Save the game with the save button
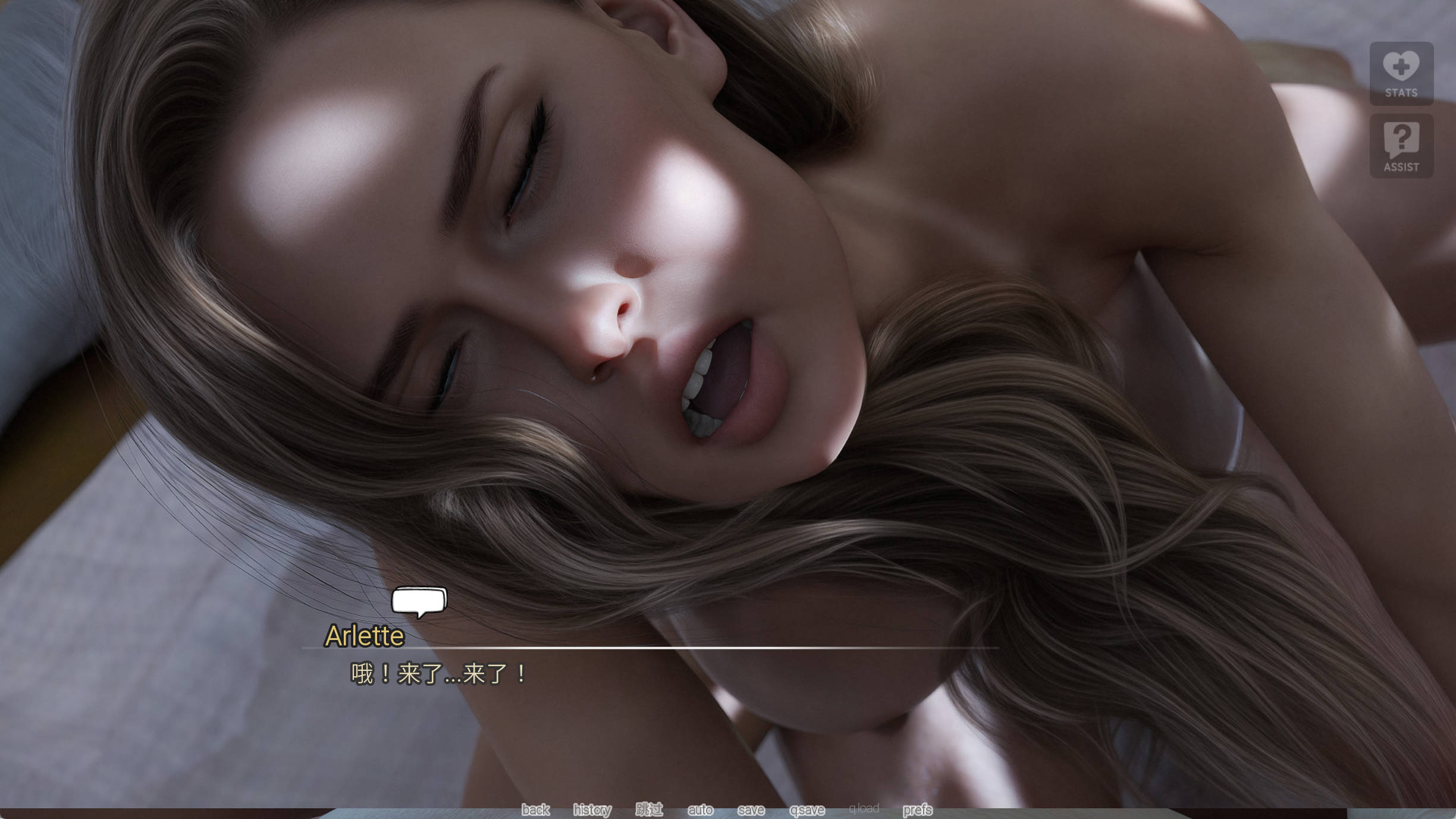 751,809
